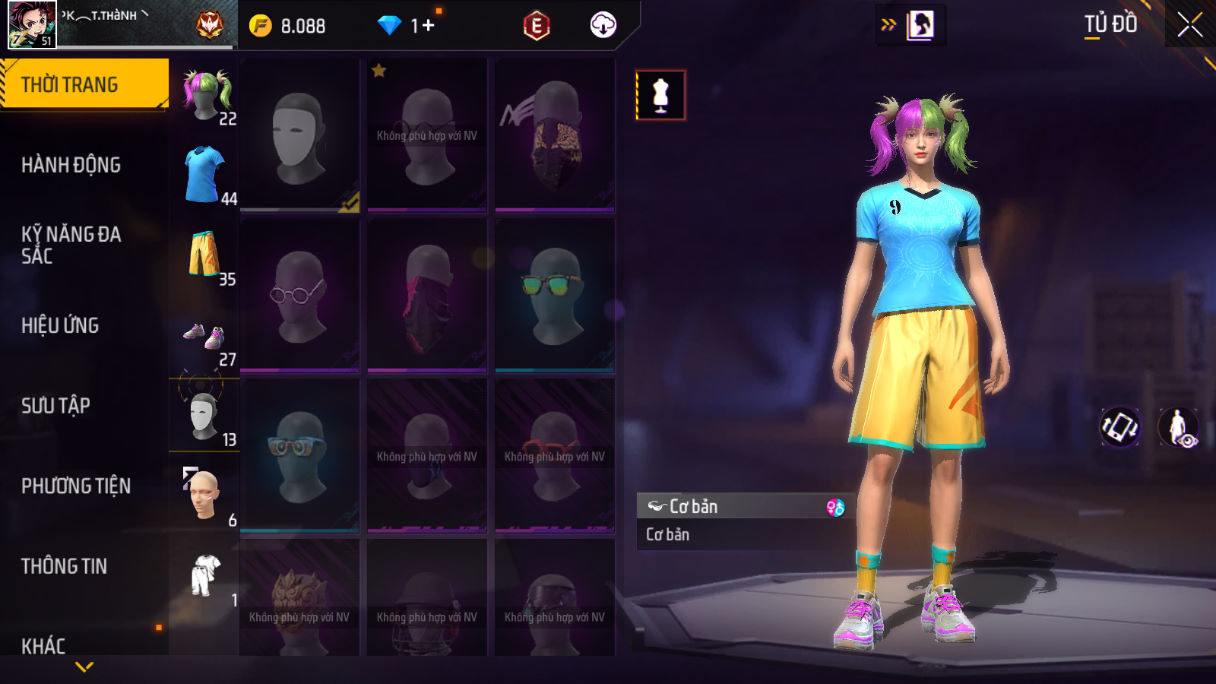Select the Hành Động menu entry
This screenshot has width=1216, height=684.
pyautogui.click(x=71, y=165)
